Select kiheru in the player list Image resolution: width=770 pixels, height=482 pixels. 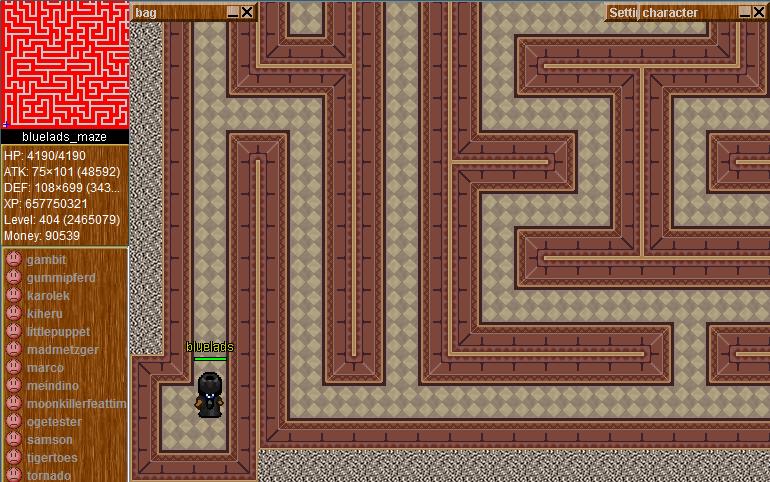coord(44,314)
